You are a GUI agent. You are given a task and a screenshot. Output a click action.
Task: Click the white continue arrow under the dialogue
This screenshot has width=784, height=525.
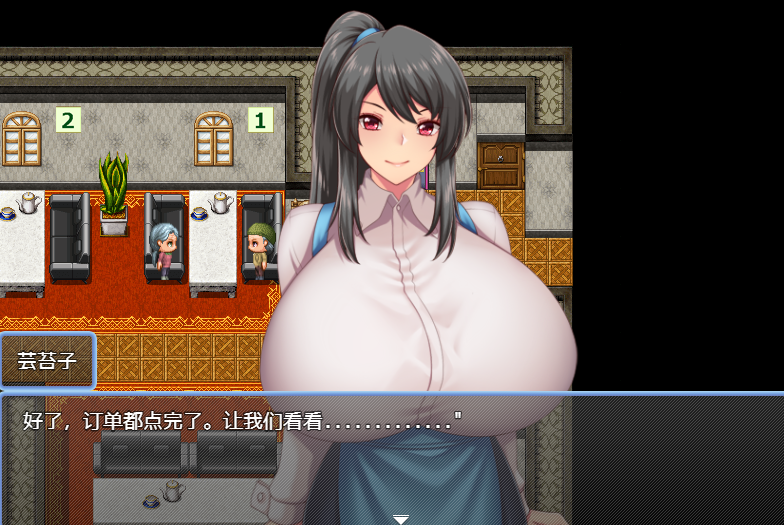point(400,519)
